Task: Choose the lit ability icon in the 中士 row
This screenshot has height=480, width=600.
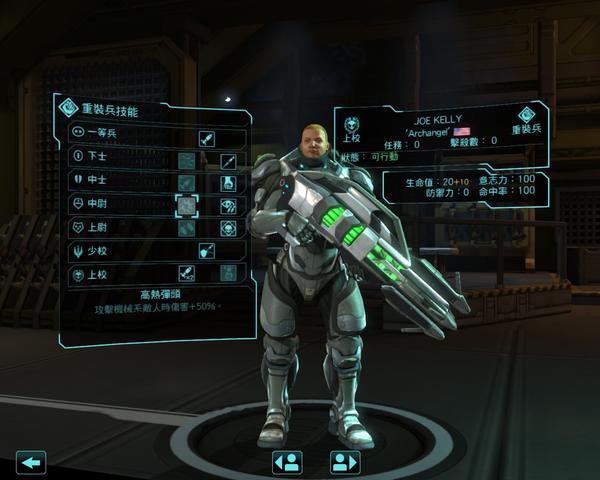Action: (228, 183)
